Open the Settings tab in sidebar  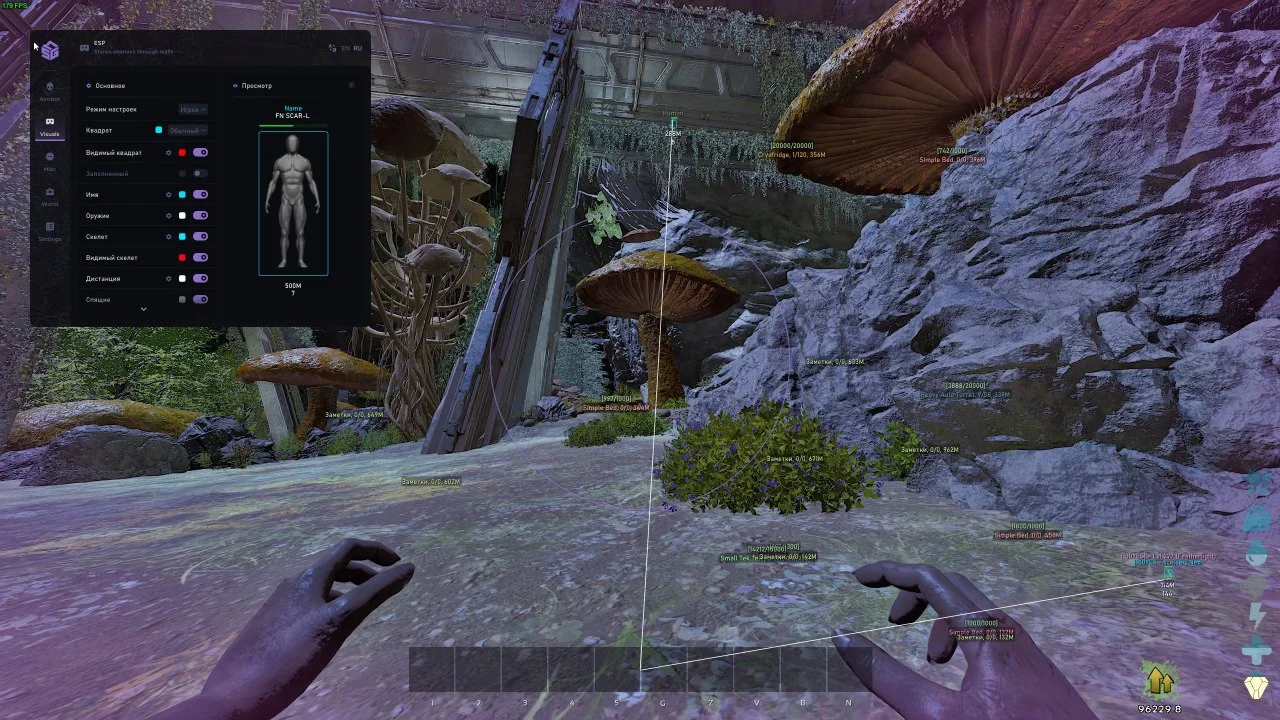49,231
